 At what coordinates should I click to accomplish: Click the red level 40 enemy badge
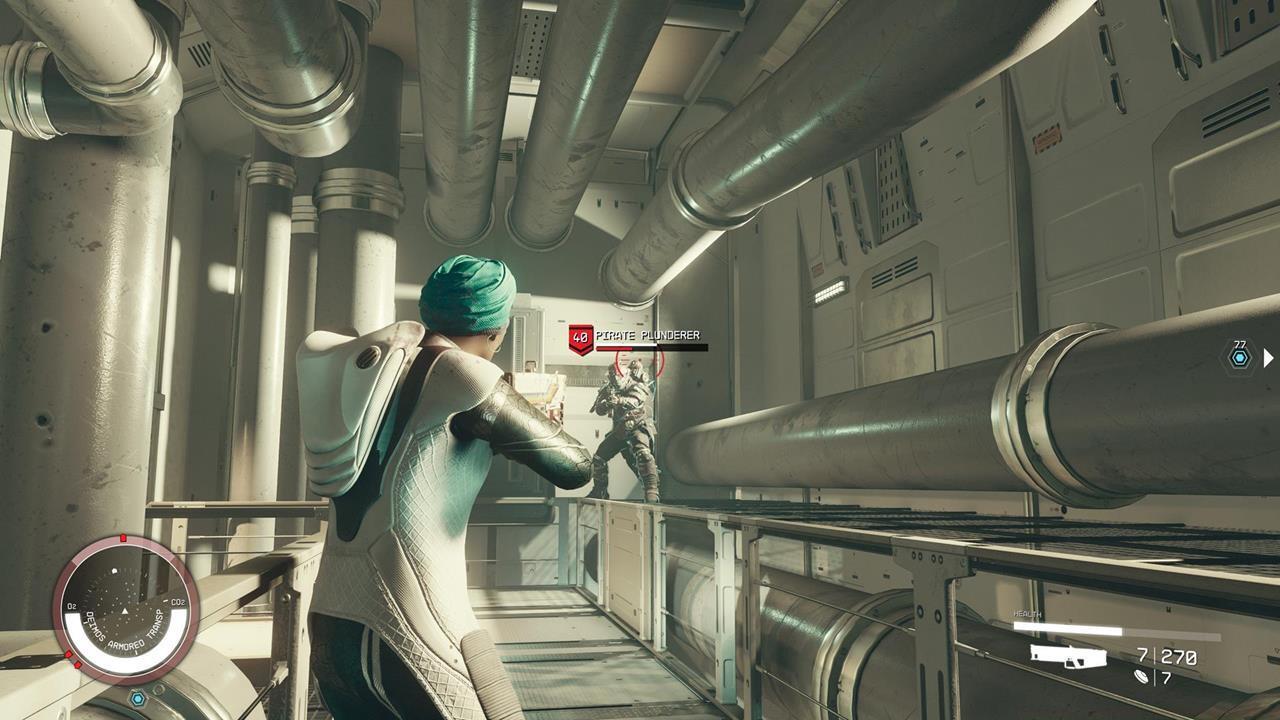(x=580, y=338)
